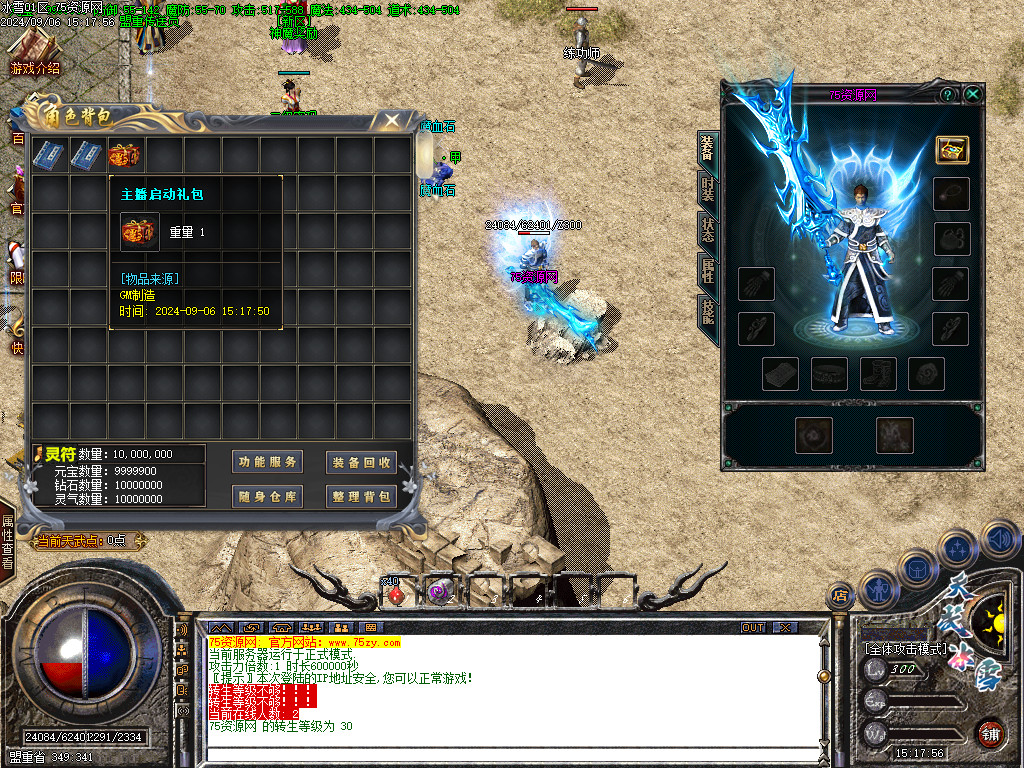Close the 角色背包 inventory window
The width and height of the screenshot is (1024, 768).
coord(393,120)
